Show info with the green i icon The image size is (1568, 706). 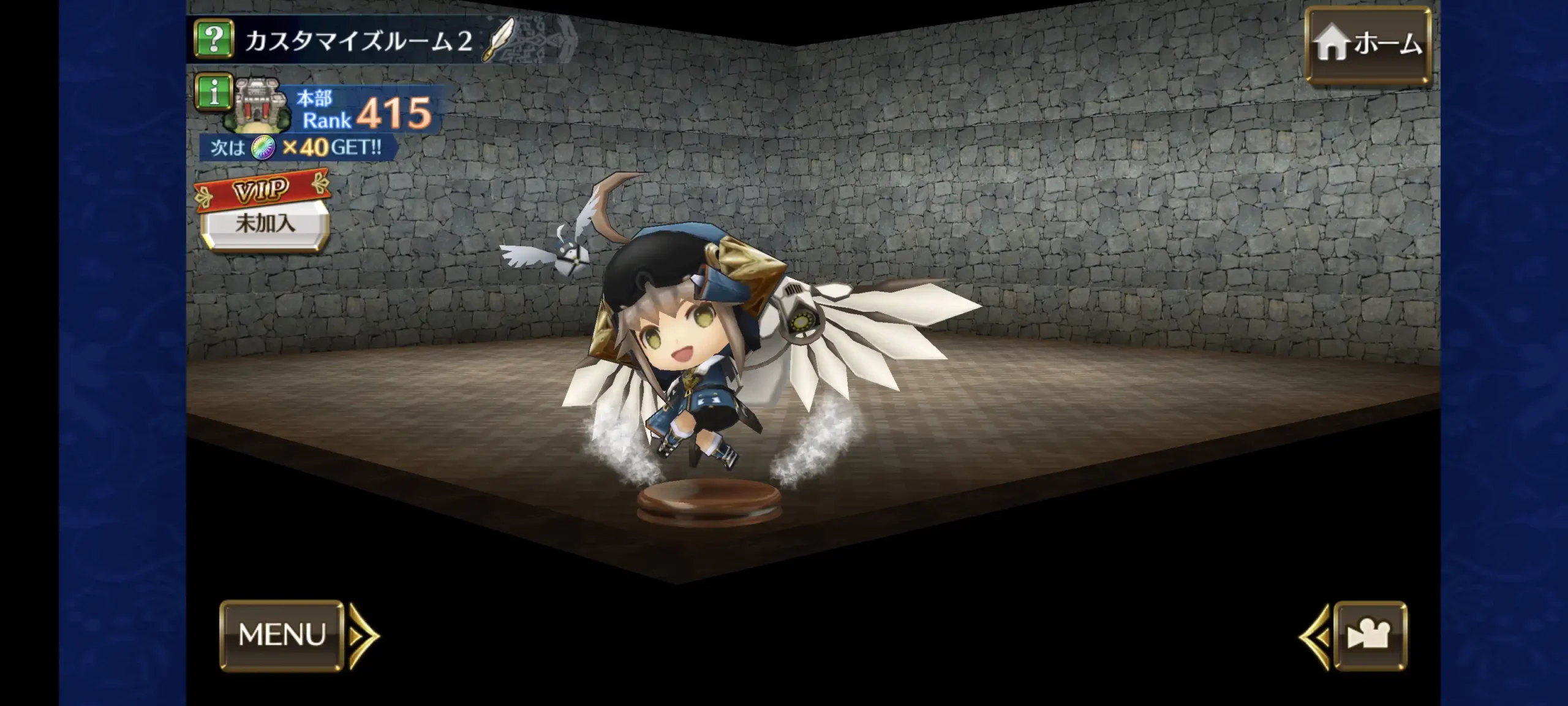[x=214, y=93]
